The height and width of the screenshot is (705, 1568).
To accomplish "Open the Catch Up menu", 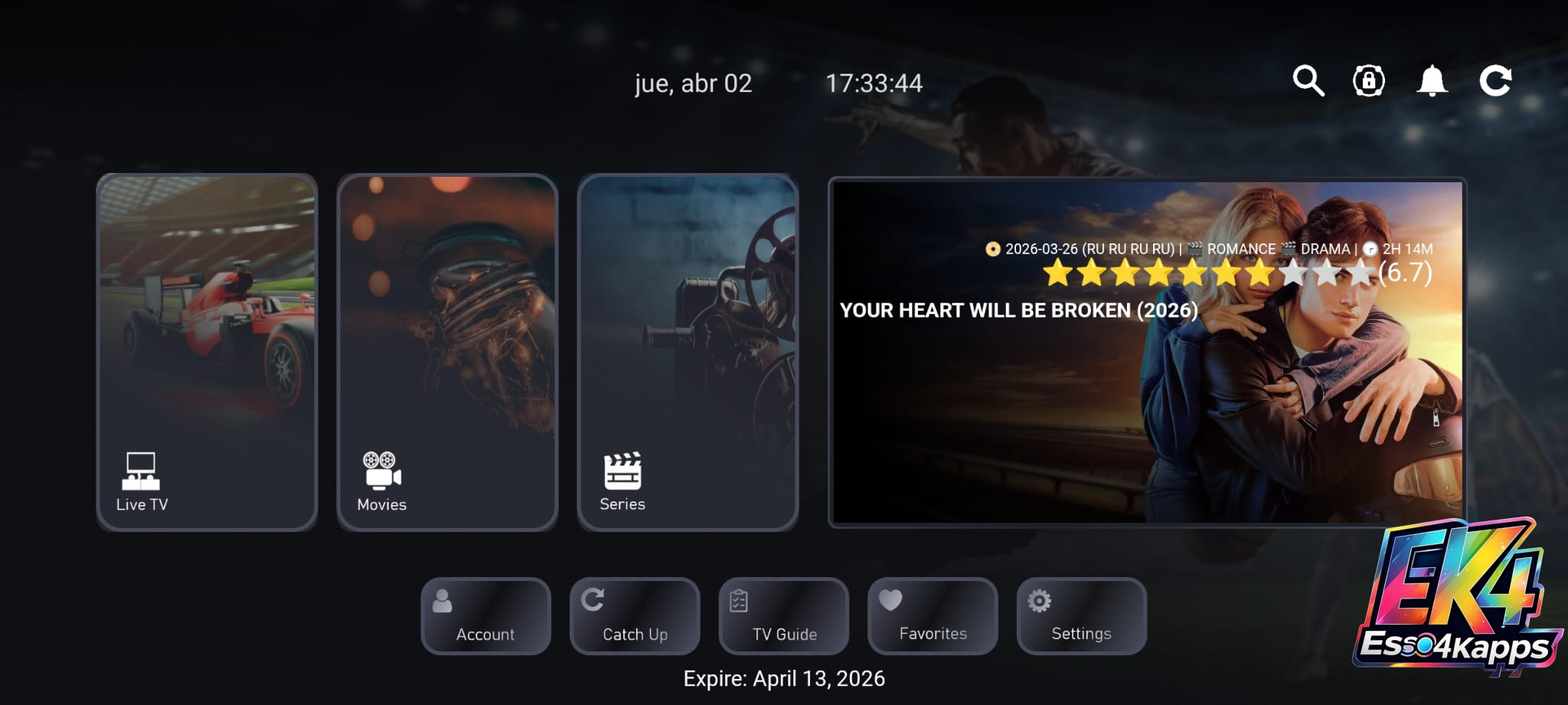I will (x=635, y=616).
